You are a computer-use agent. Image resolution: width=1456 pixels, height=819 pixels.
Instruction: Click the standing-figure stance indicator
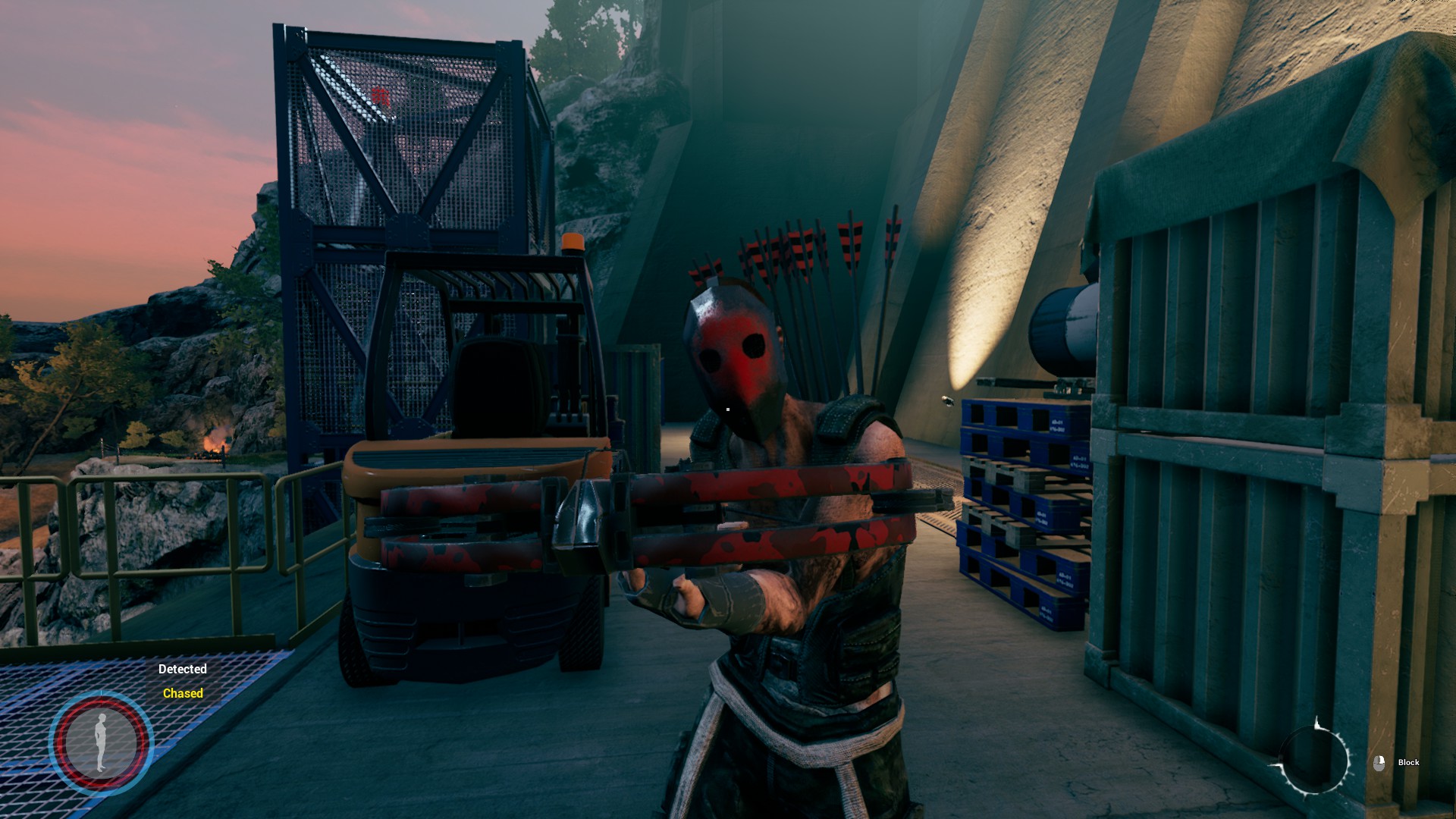102,742
